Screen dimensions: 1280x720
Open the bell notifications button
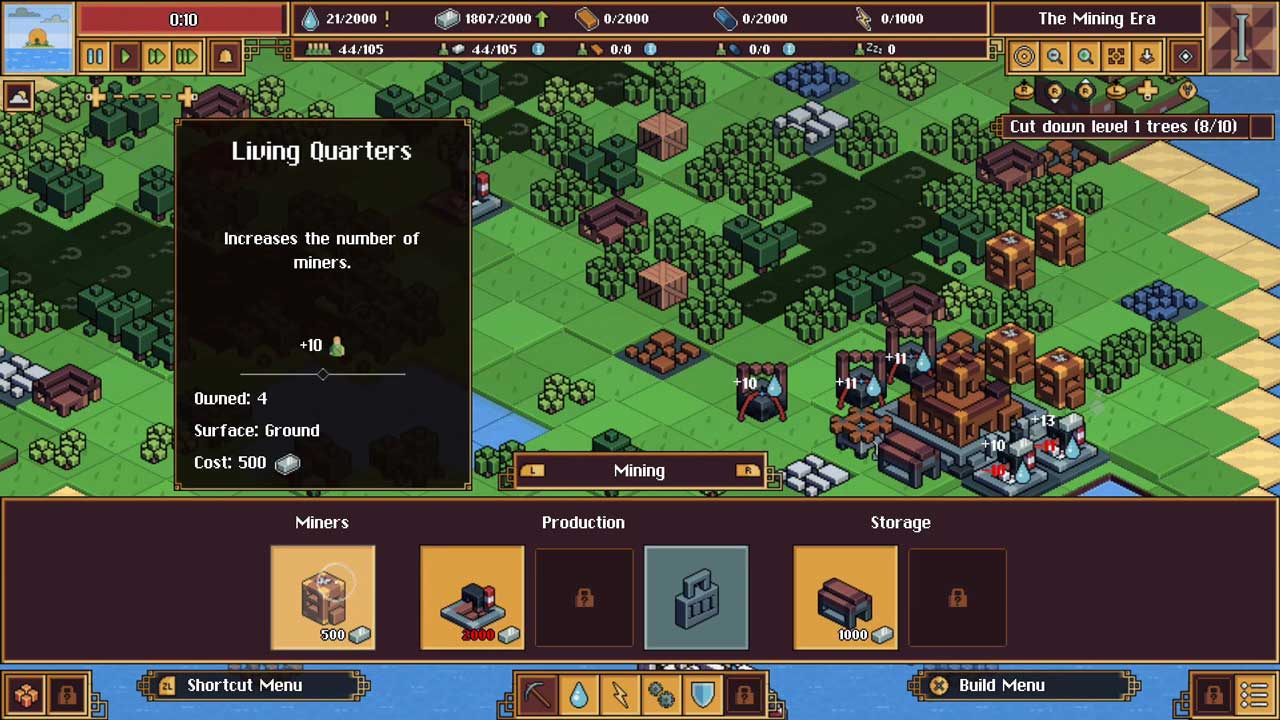225,56
